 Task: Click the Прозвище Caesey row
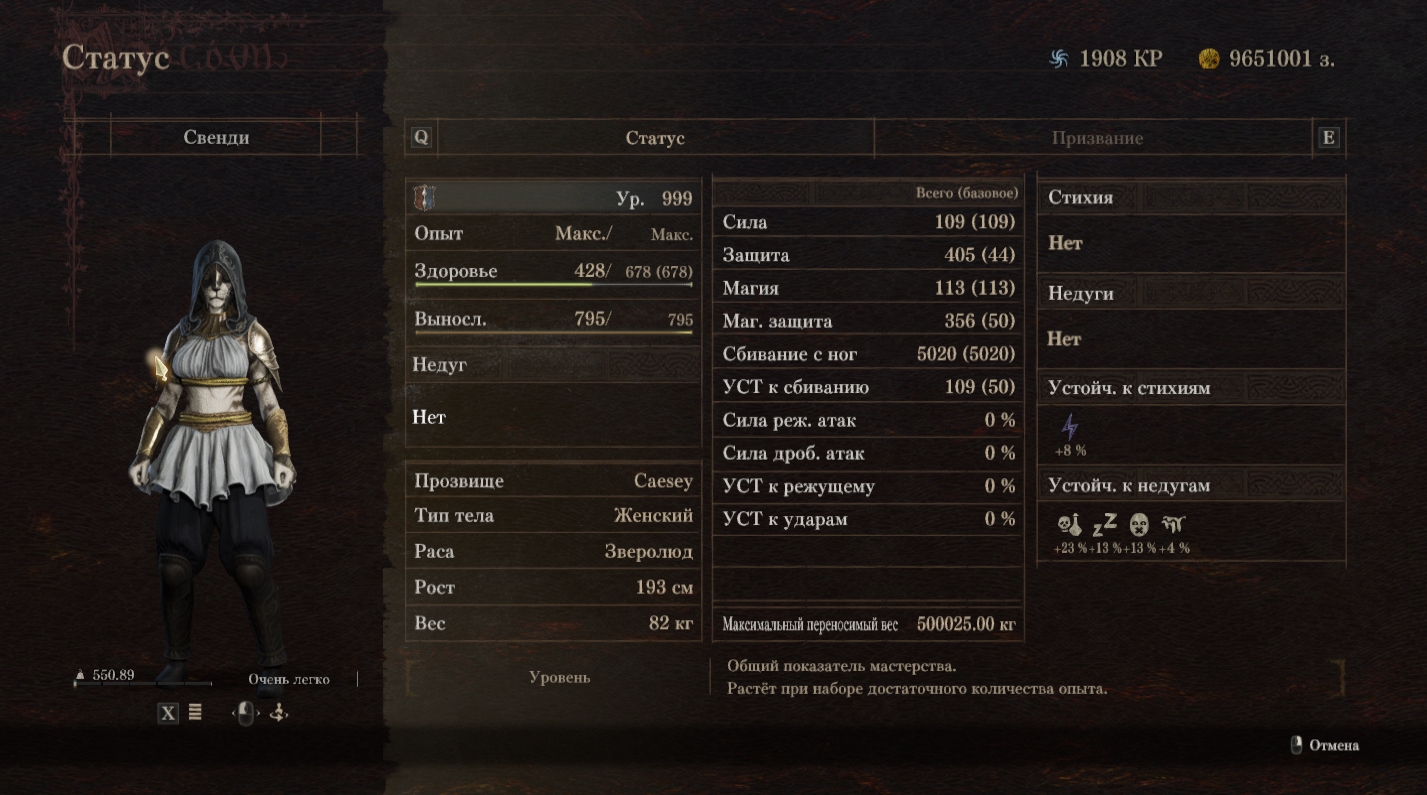[553, 481]
